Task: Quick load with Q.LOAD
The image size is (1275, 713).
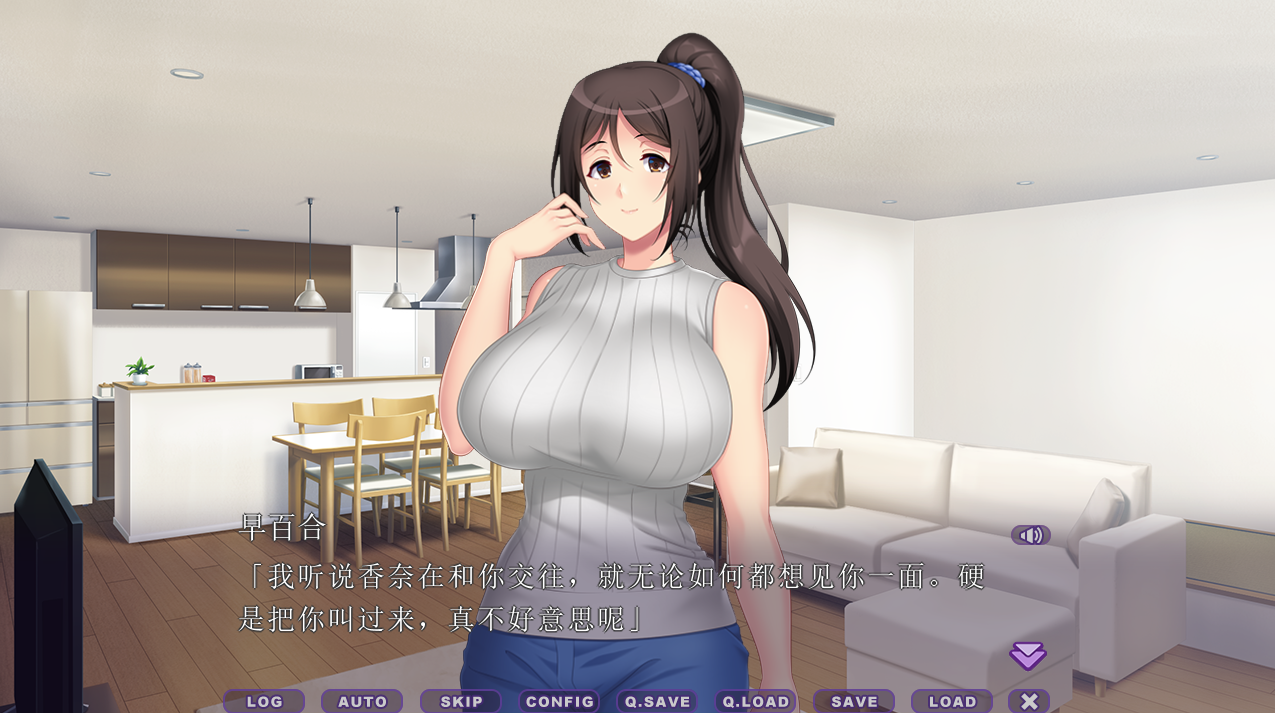Action: point(755,702)
